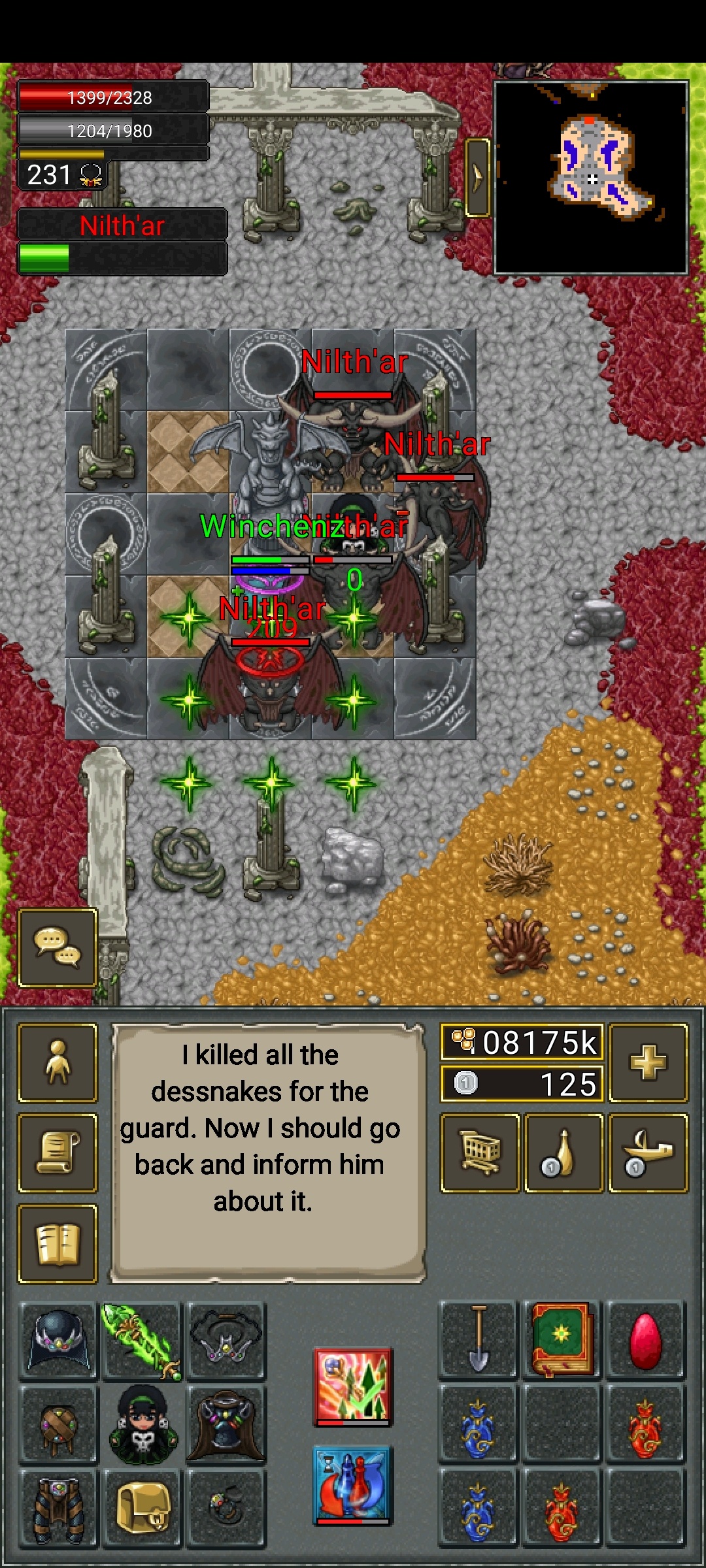Open the golden book button
This screenshot has width=706, height=1568.
(x=58, y=1244)
